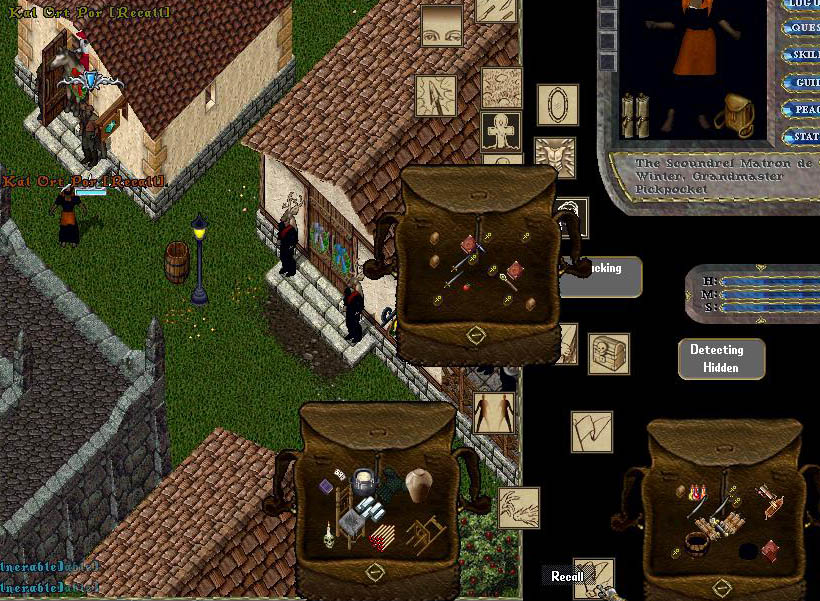Select the red apple in the top backpack
Screen dimensions: 820x601
[464, 284]
